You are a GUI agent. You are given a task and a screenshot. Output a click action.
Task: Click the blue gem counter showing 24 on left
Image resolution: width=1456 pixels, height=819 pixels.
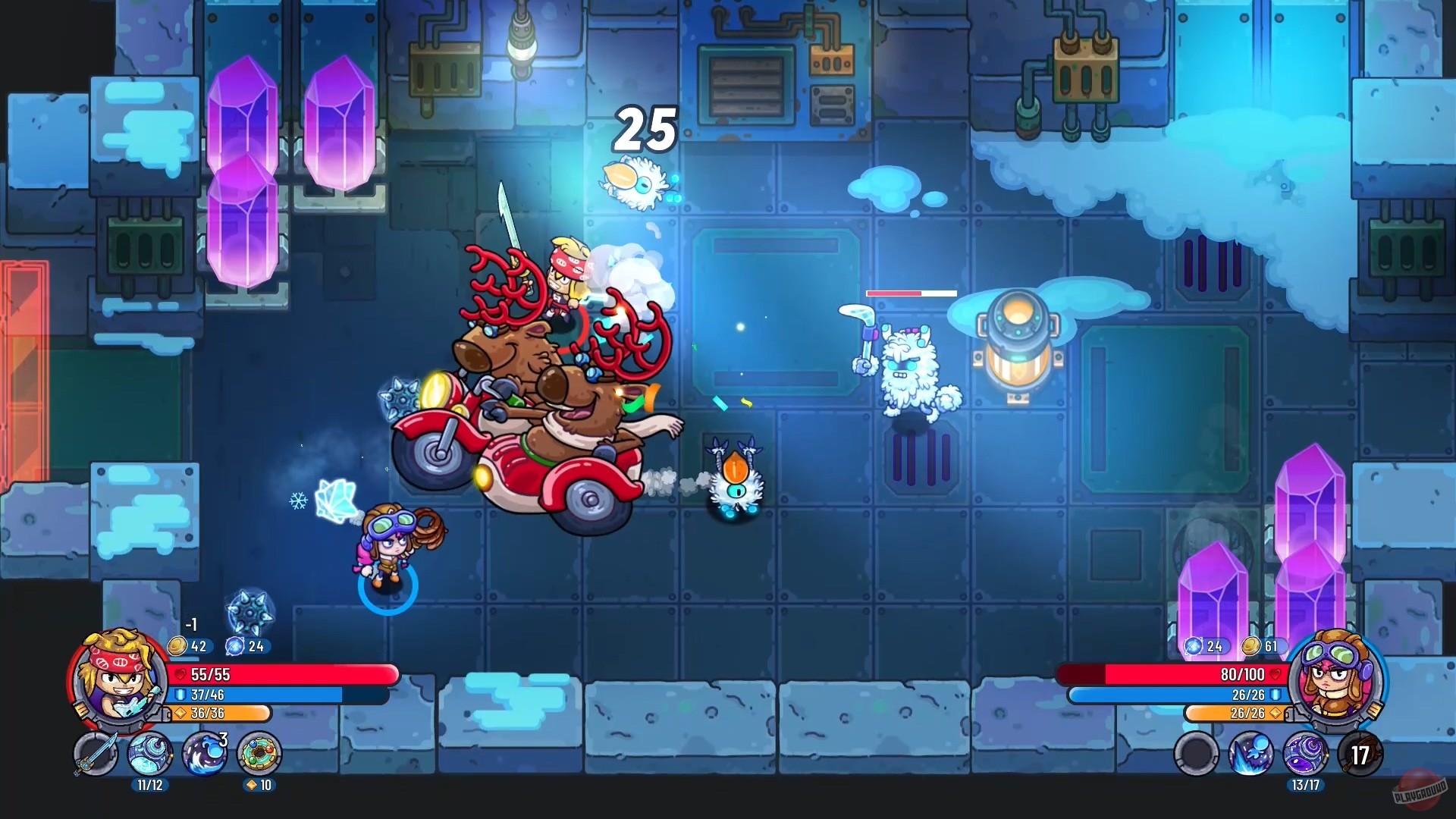pyautogui.click(x=246, y=646)
